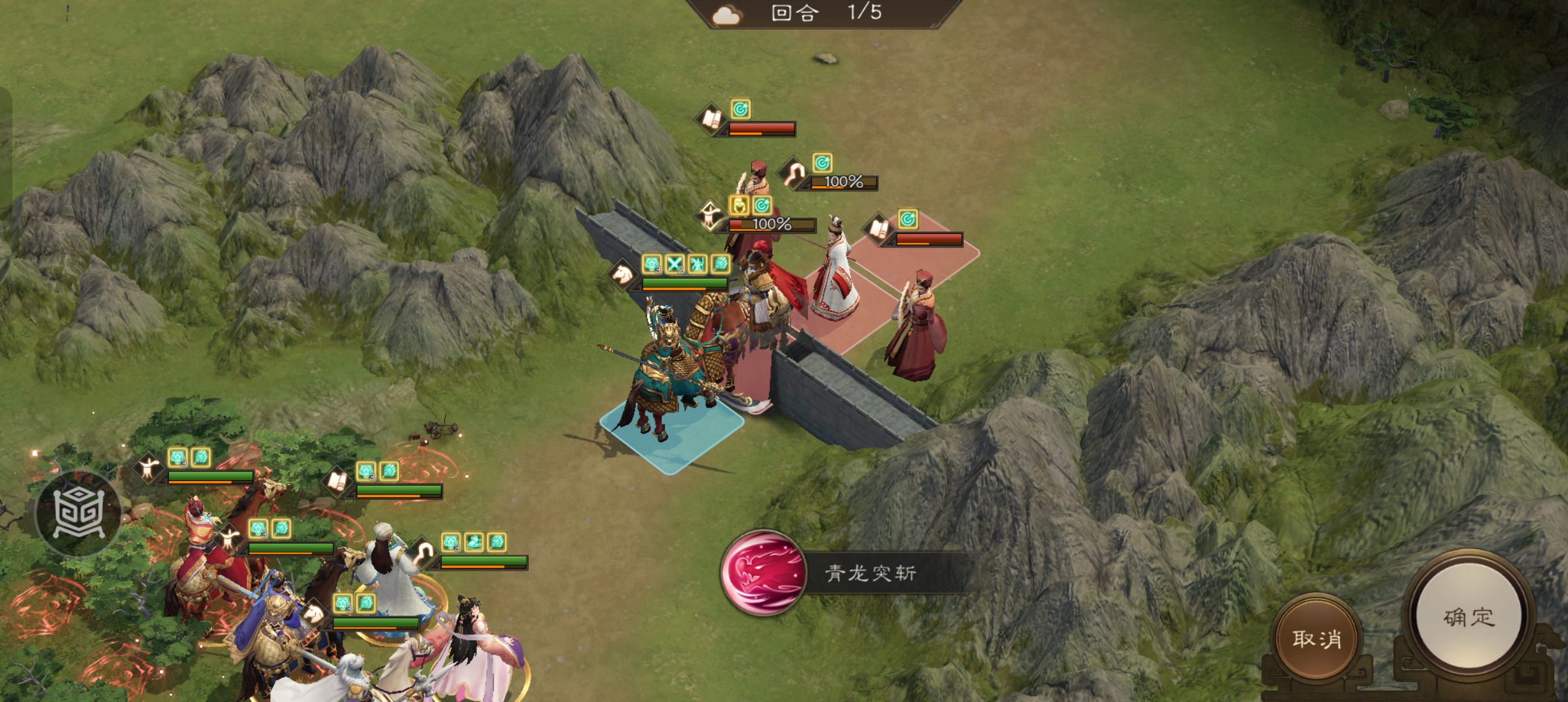Select the blue highlighted tile under the horseman

click(672, 432)
